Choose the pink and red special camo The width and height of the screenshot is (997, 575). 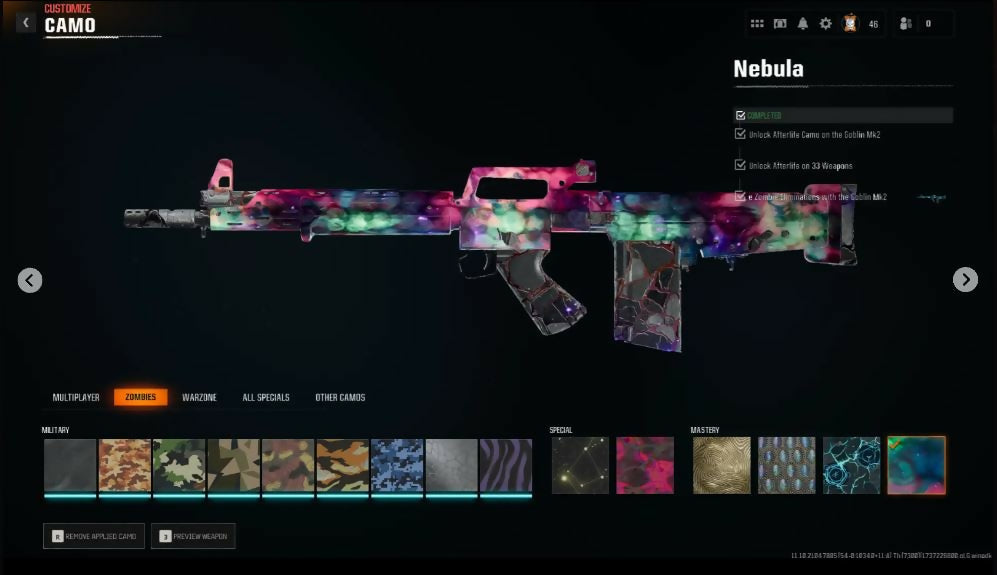(x=645, y=465)
